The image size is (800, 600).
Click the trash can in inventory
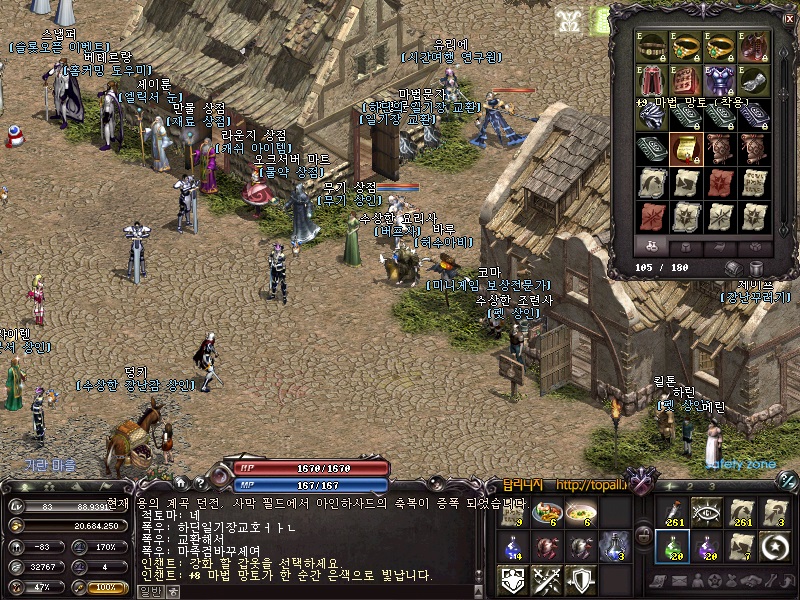pos(756,268)
